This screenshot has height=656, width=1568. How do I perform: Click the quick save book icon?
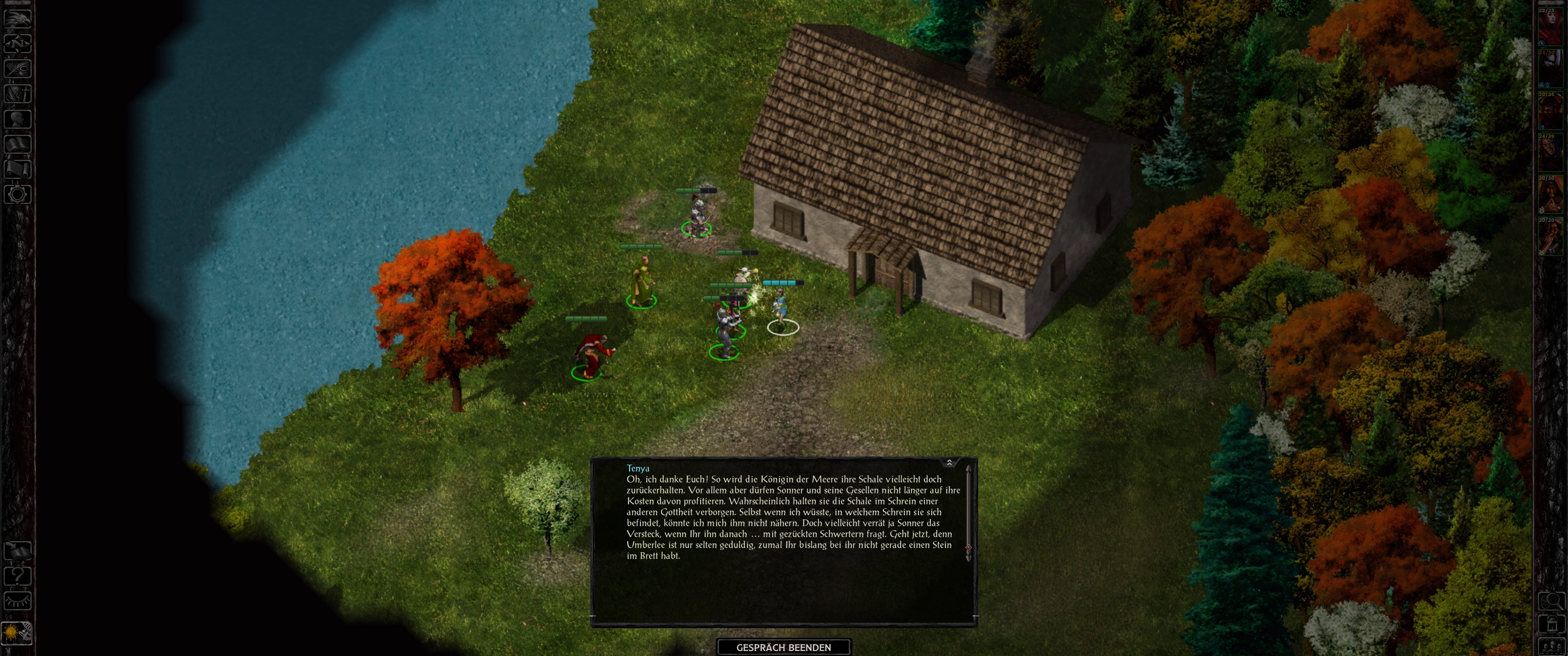pos(17,551)
